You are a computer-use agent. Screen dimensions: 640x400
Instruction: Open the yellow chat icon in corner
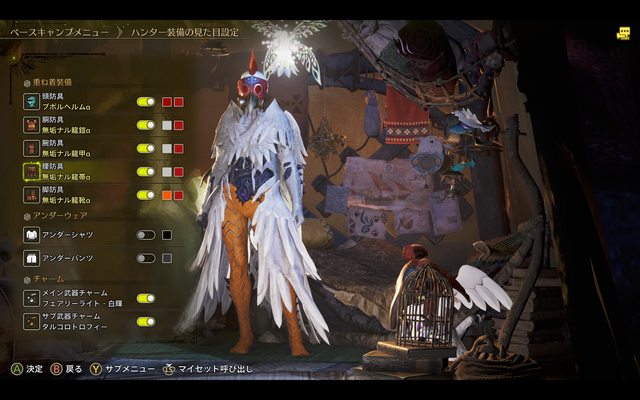622,33
